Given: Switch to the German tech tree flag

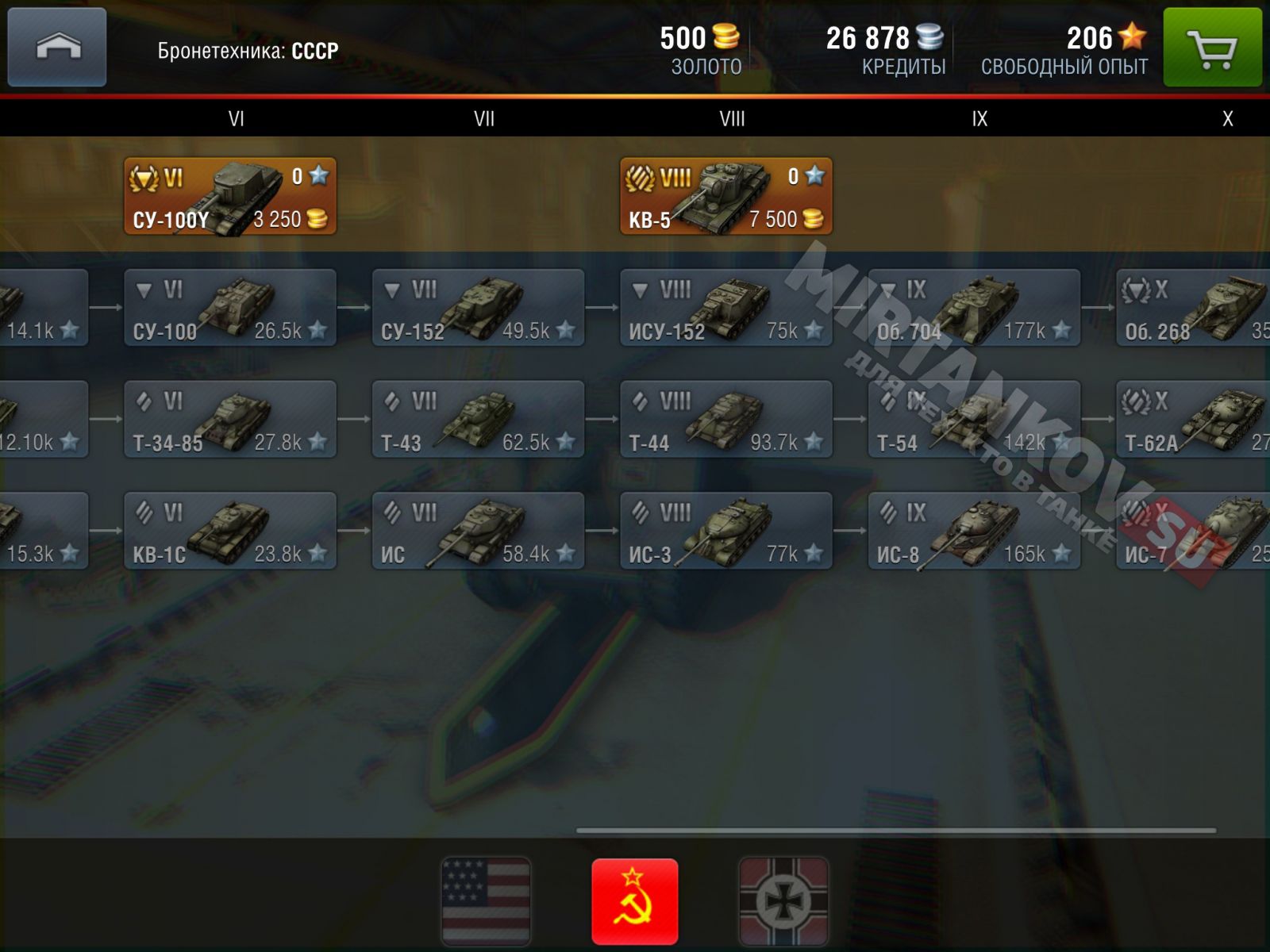Looking at the screenshot, I should pos(783,901).
